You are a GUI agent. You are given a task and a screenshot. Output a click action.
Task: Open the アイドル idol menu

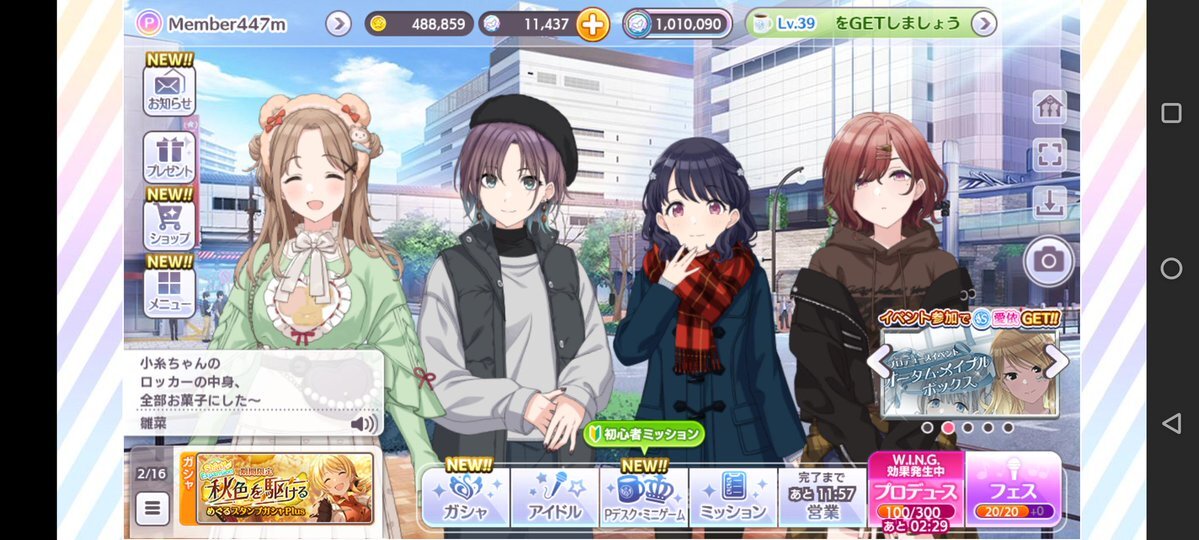click(x=554, y=497)
